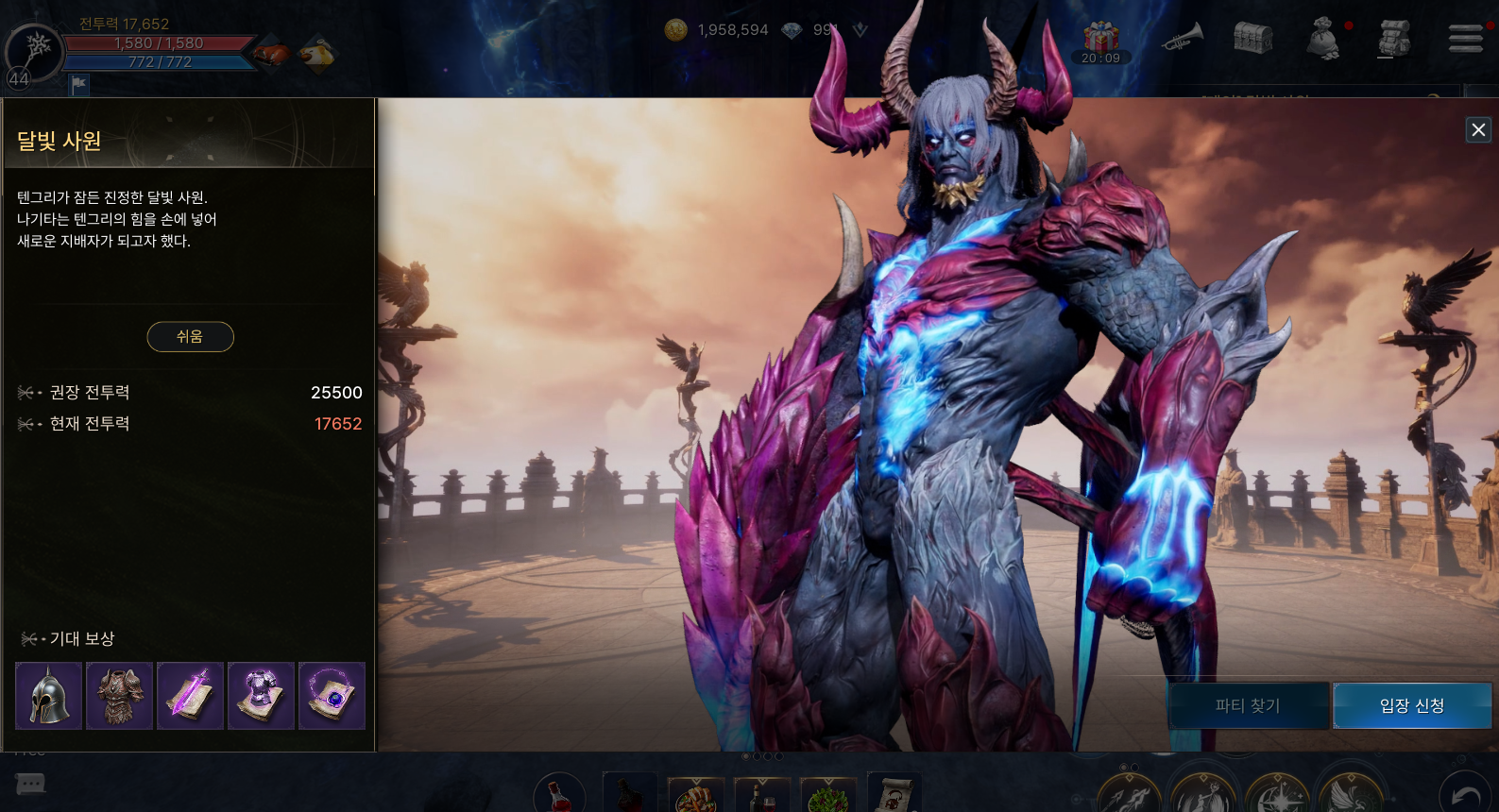Click the trumpet announcement icon
The width and height of the screenshot is (1499, 812).
[x=1183, y=38]
